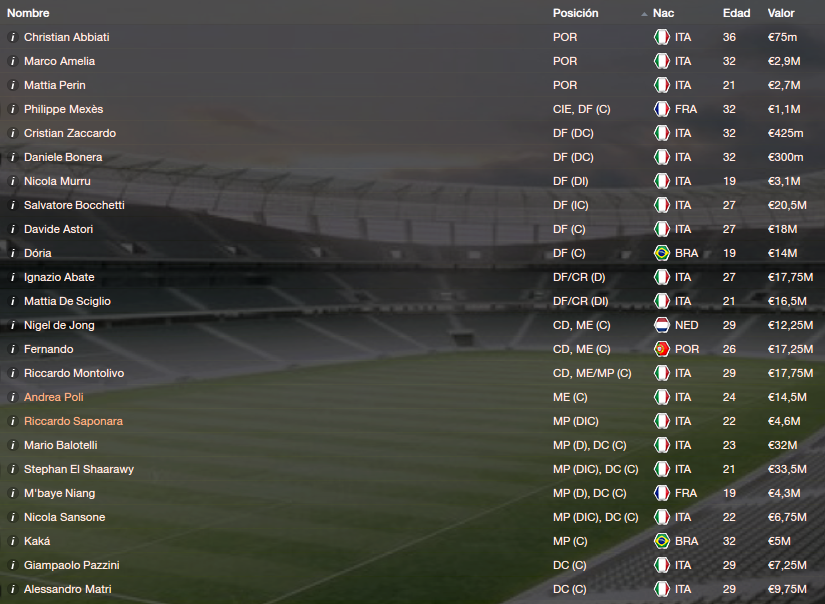Screen dimensions: 825x604
Task: Select Riccardo Montolivo from the squad
Action: pos(74,373)
